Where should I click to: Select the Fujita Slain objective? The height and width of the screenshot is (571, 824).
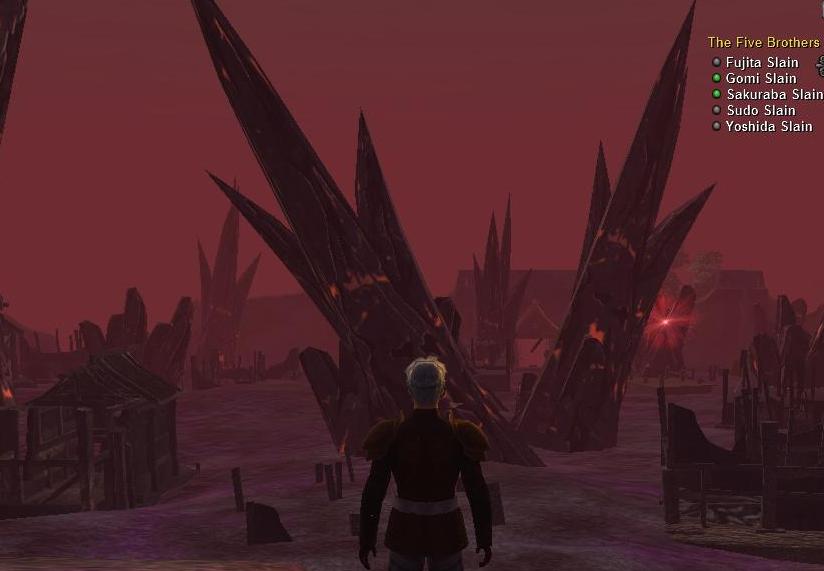pyautogui.click(x=762, y=62)
